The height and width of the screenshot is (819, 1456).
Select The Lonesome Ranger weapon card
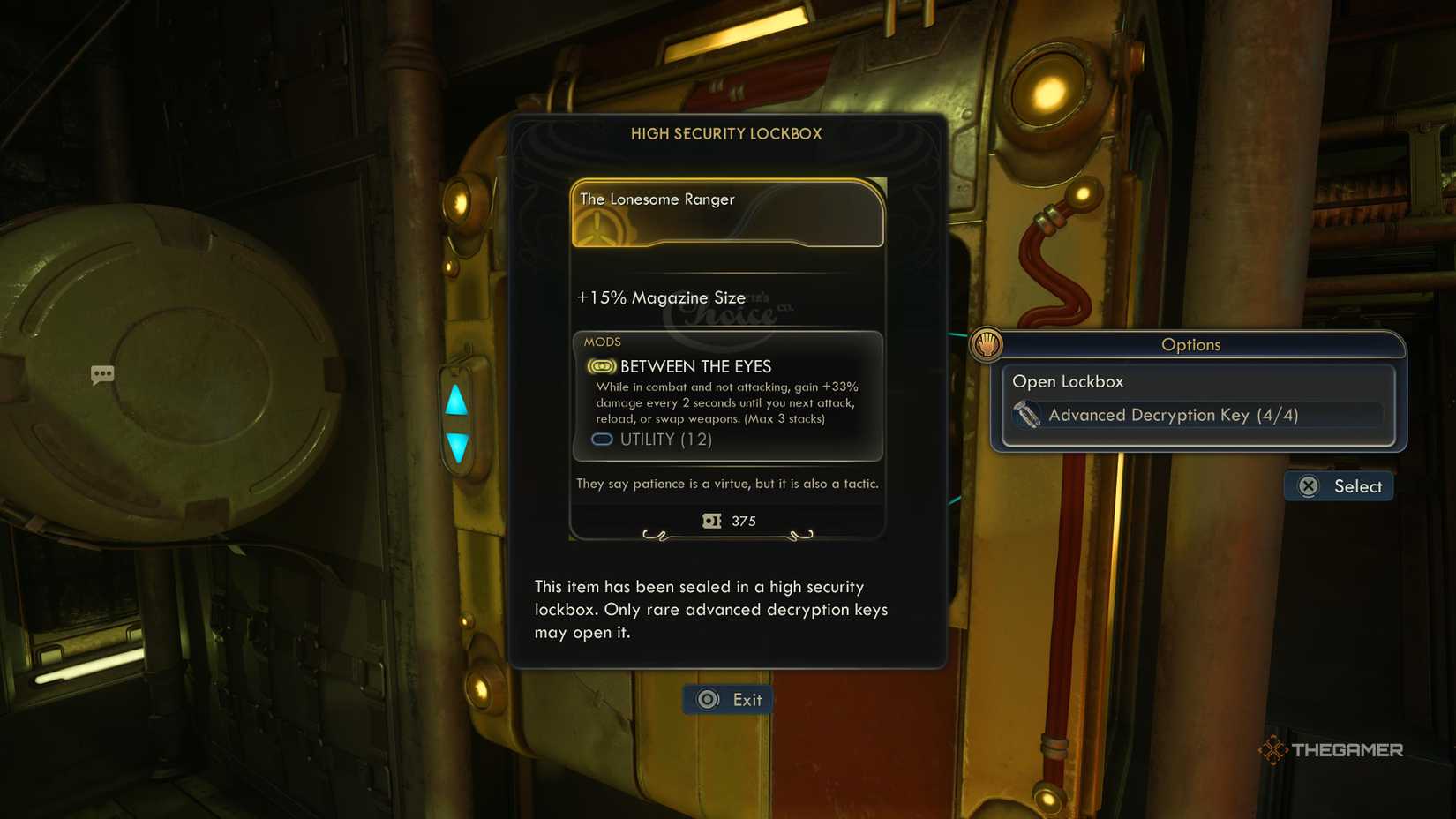(726, 213)
